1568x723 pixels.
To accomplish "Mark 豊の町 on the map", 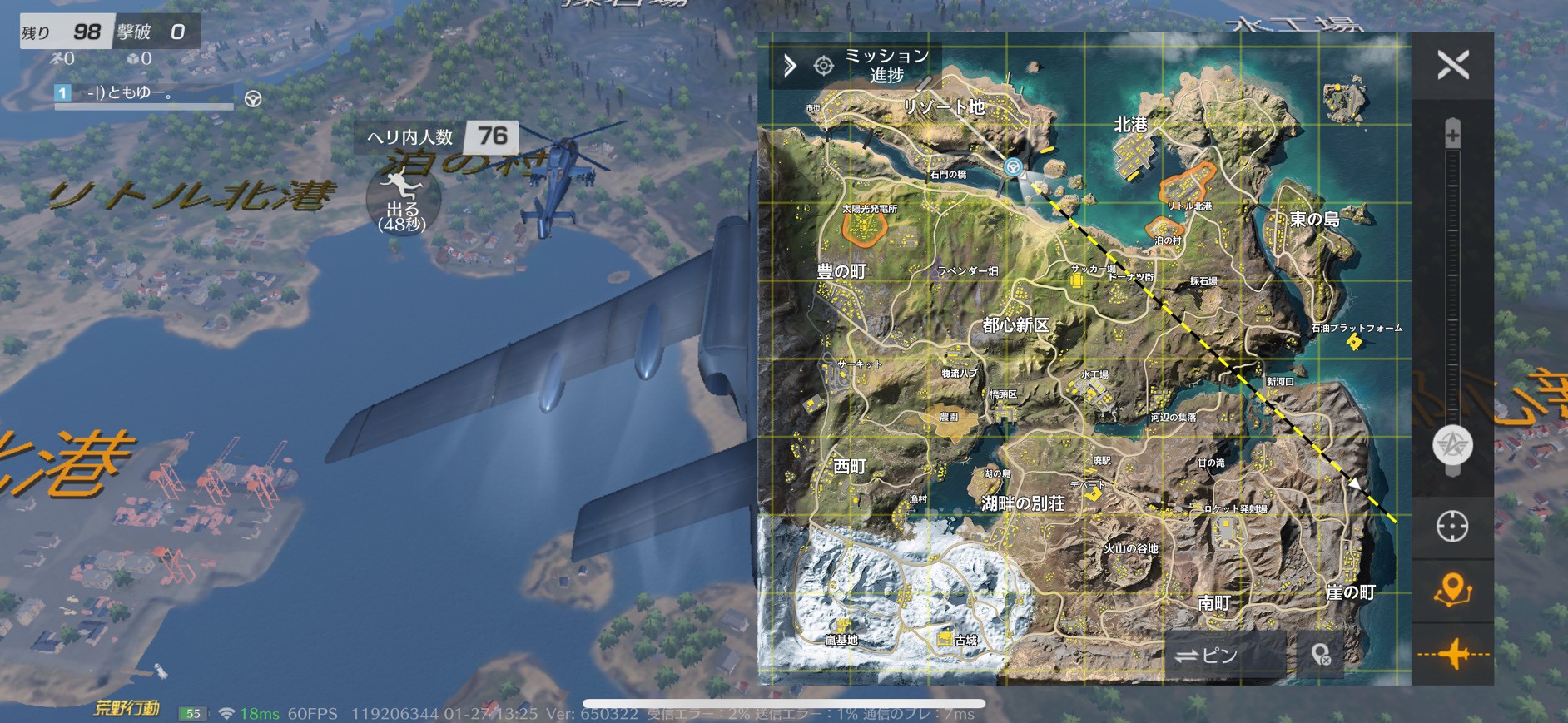I will tap(841, 271).
